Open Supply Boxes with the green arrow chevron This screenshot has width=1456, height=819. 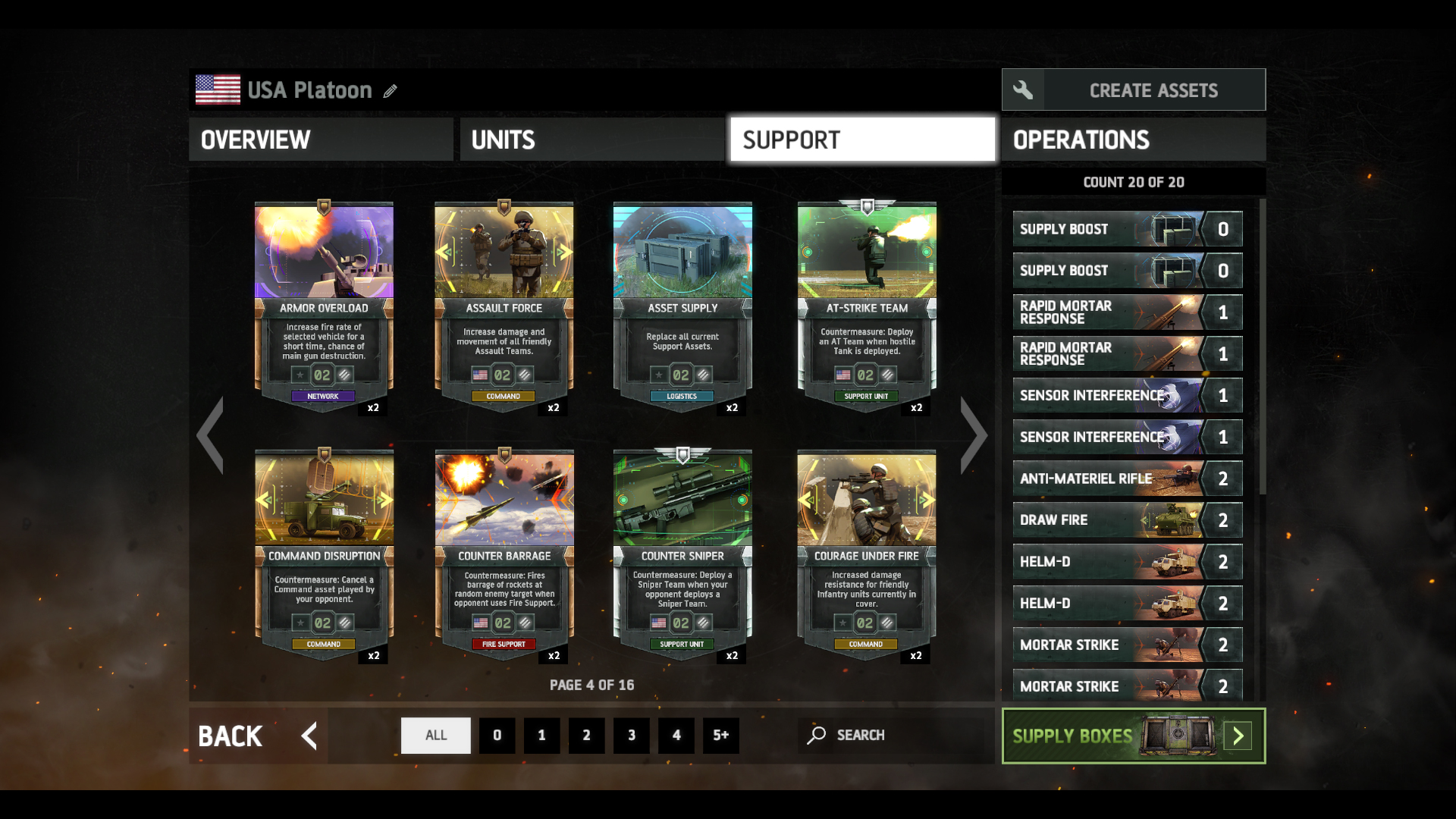pyautogui.click(x=1238, y=735)
